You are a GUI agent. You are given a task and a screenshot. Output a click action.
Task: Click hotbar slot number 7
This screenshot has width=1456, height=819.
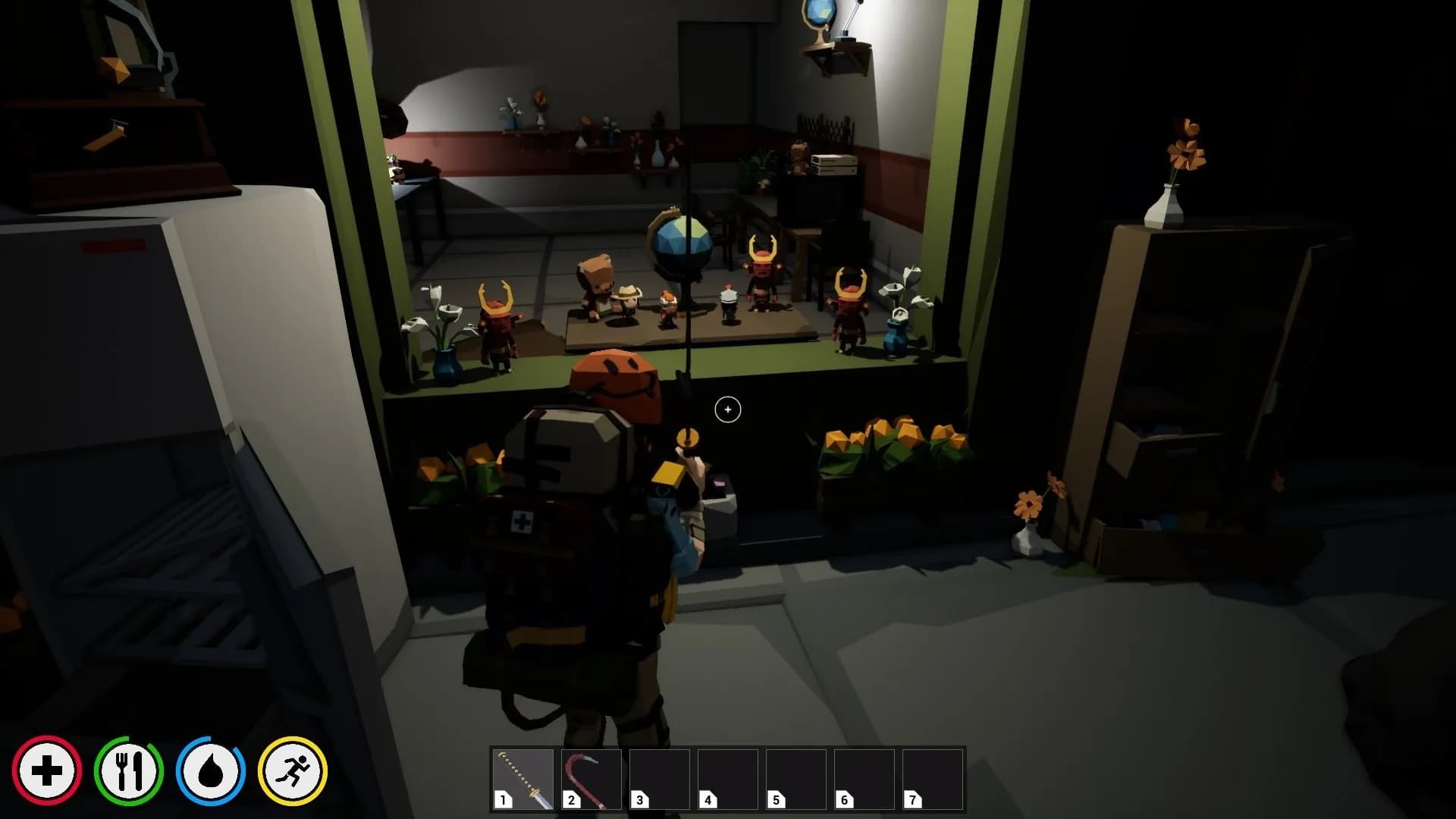[932, 779]
